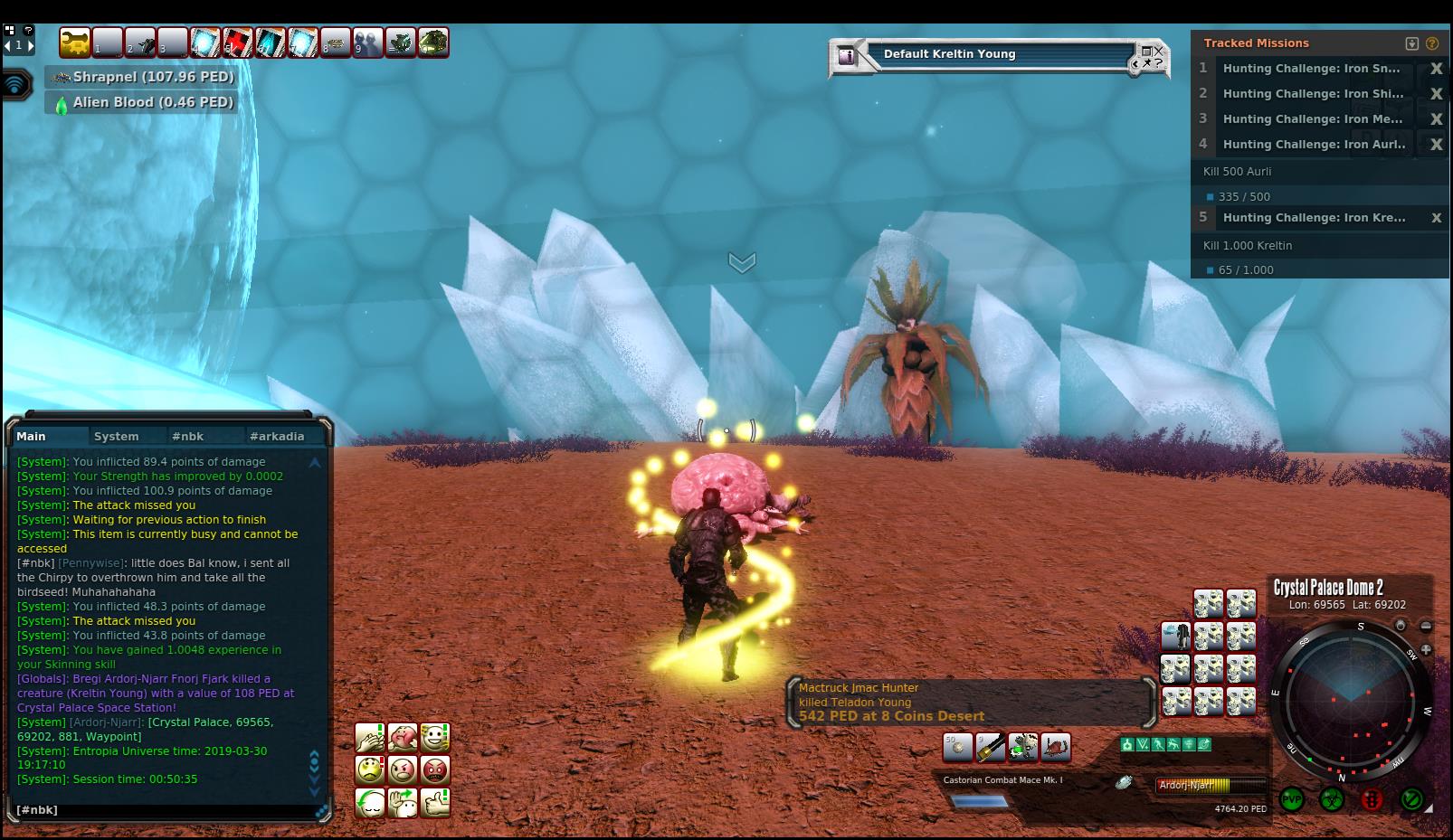This screenshot has width=1453, height=840.
Task: Open the #arkadia chat channel tab
Action: click(x=277, y=436)
